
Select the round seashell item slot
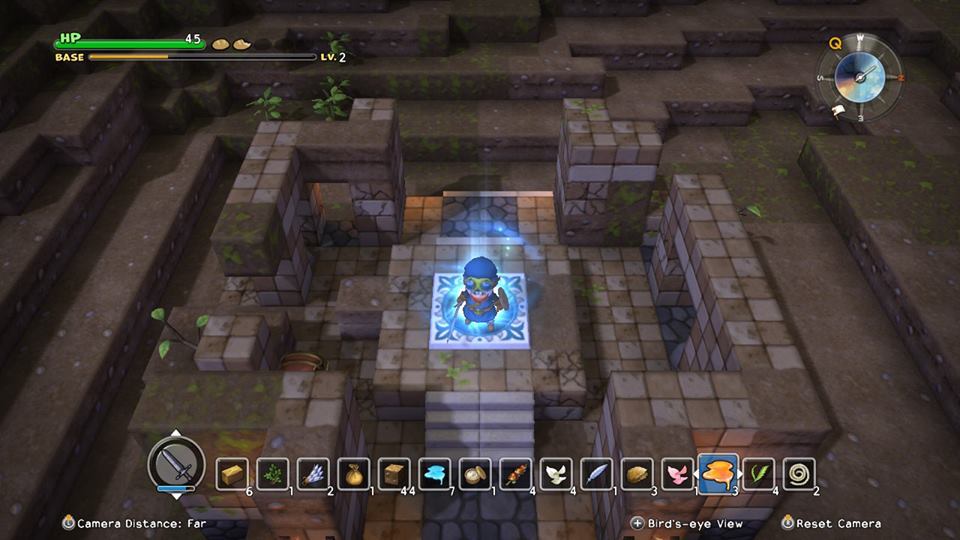(x=475, y=474)
